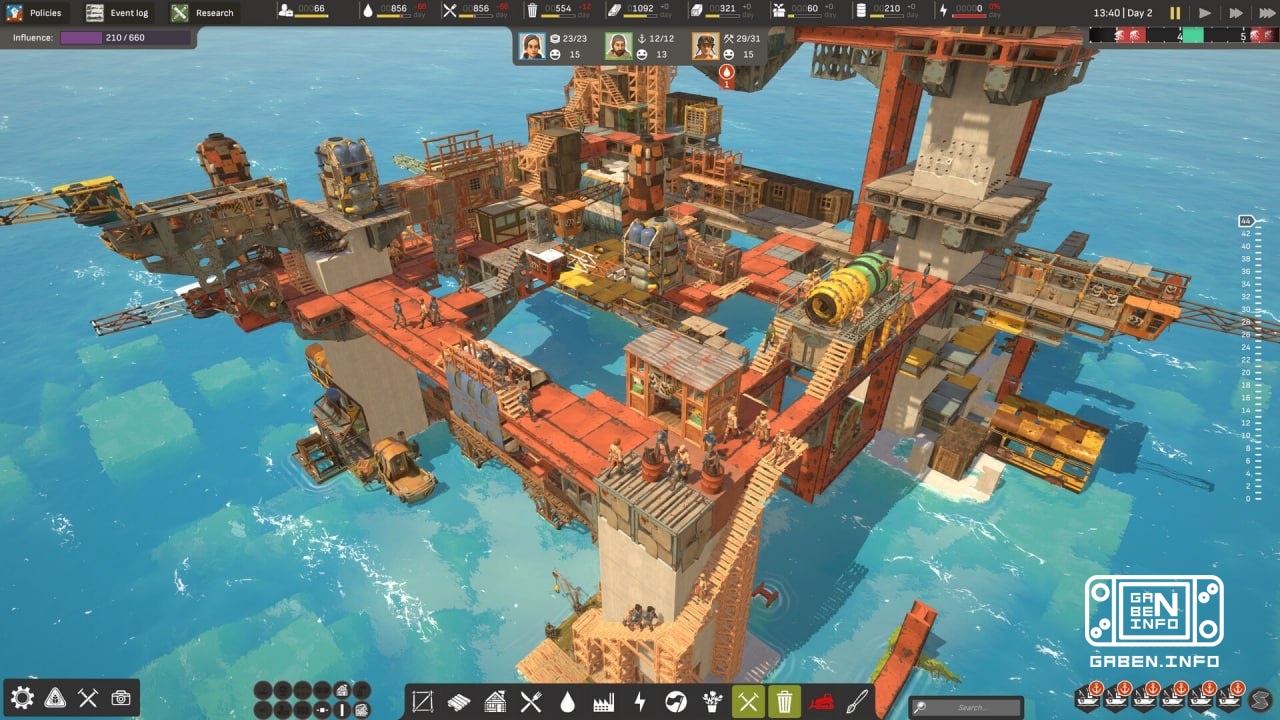Open the decorations flower pot category
1280x720 pixels.
710,702
